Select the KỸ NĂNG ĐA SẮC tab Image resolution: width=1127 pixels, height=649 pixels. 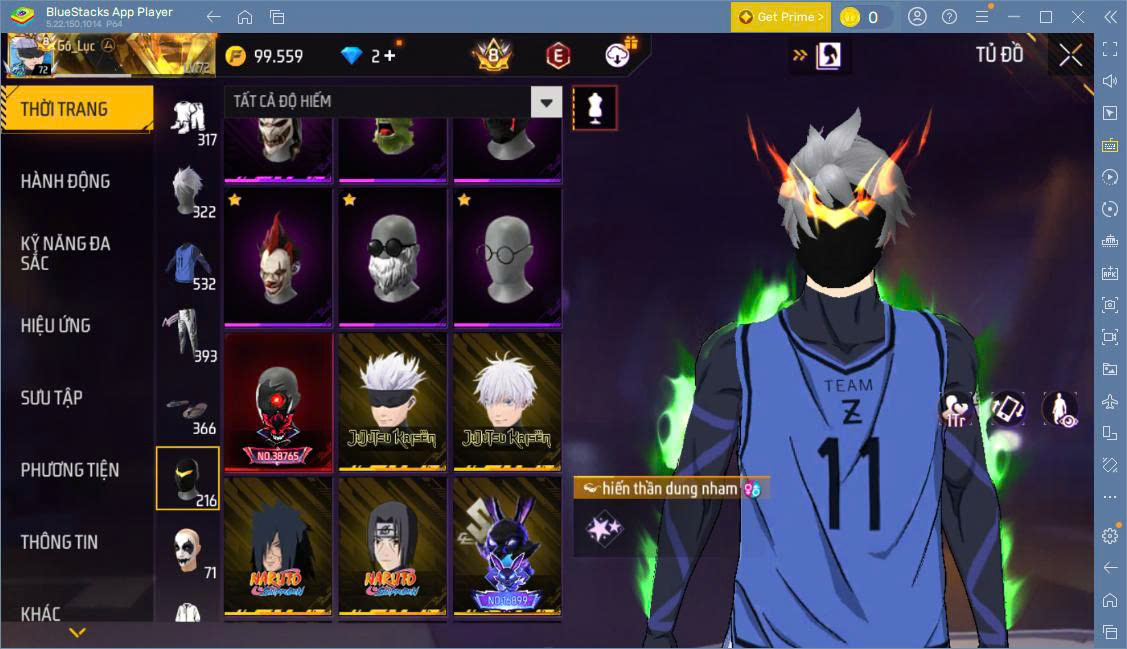click(x=66, y=253)
